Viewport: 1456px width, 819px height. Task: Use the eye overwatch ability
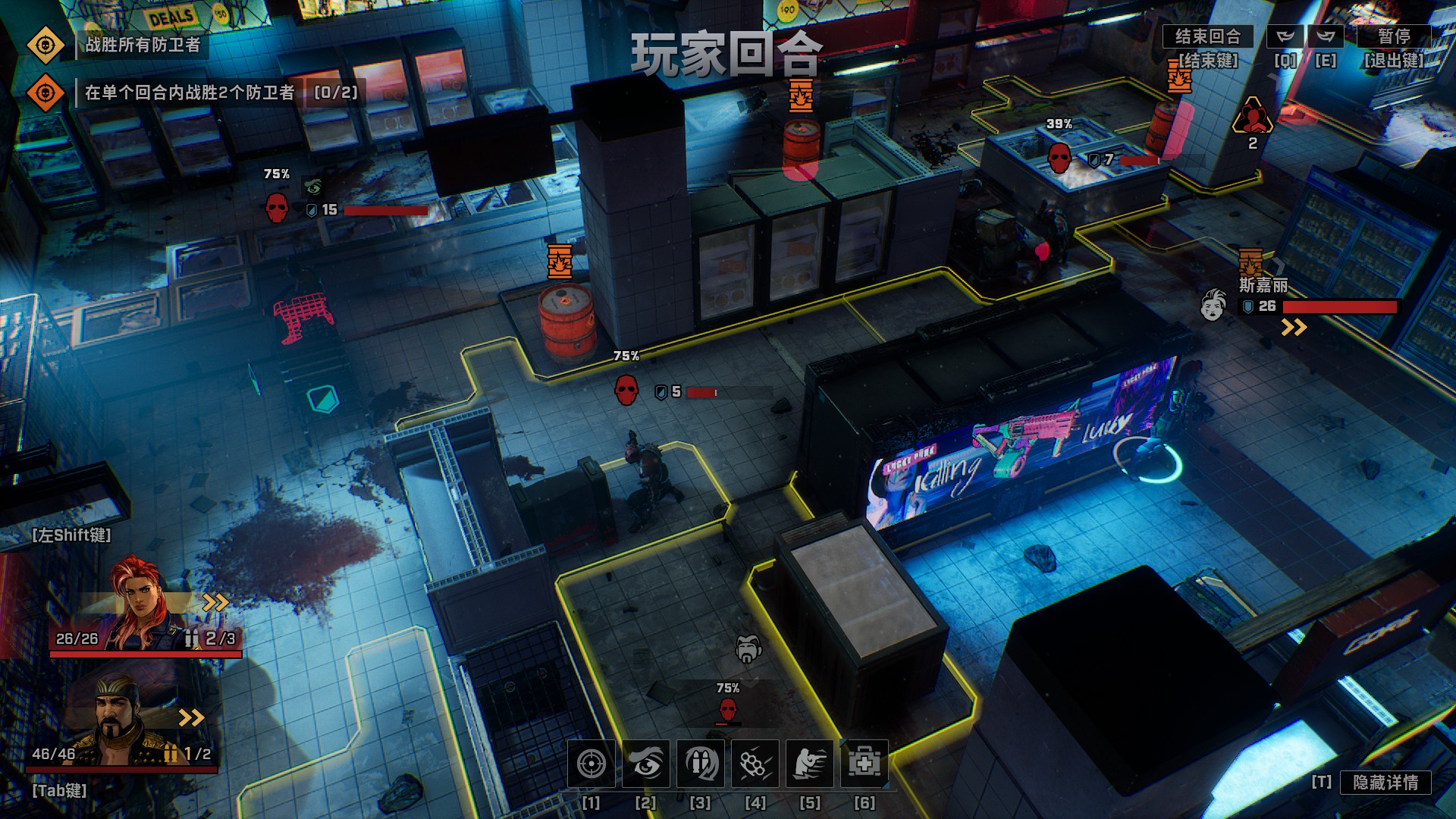646,764
